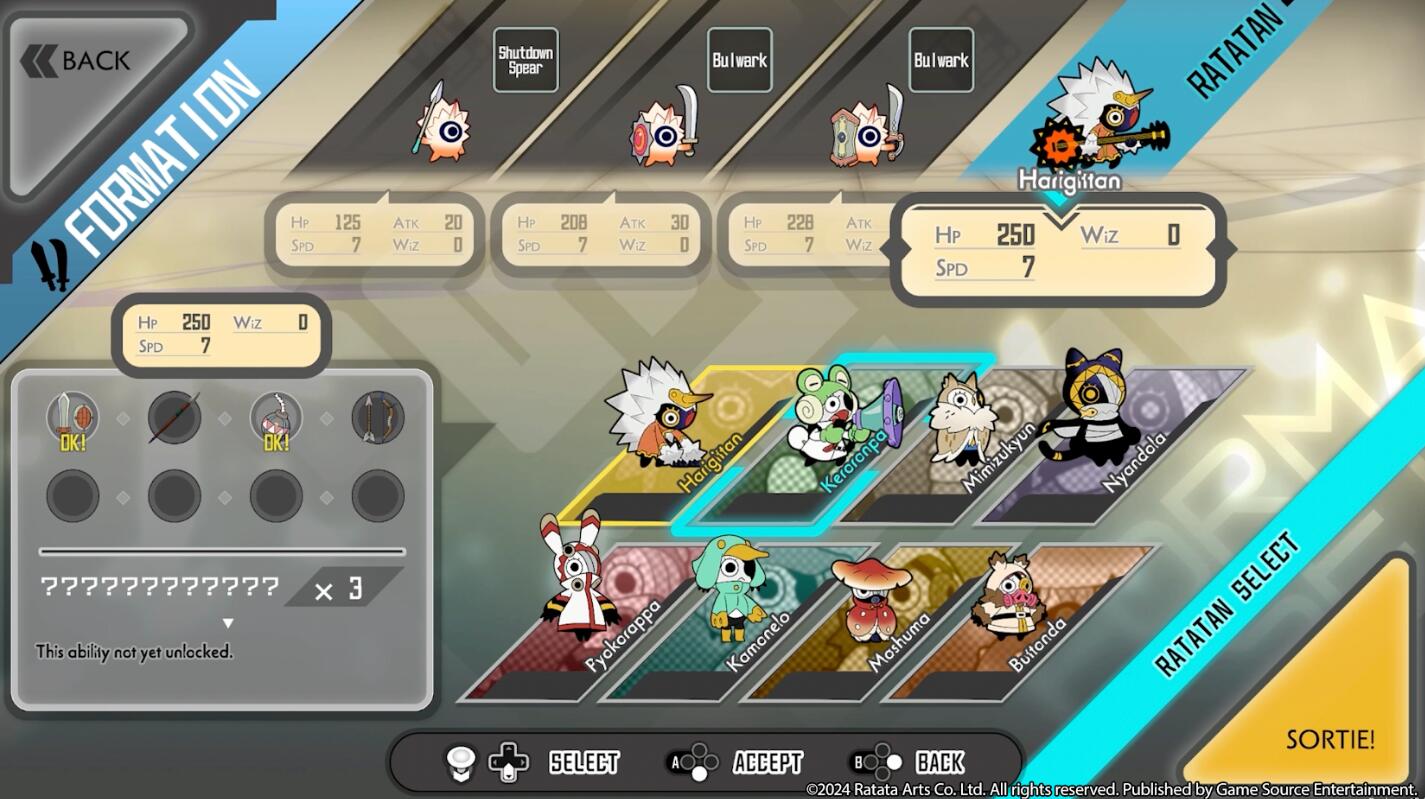Select the crossed-out spear ability icon
Viewport: 1425px width, 799px height.
(x=174, y=417)
